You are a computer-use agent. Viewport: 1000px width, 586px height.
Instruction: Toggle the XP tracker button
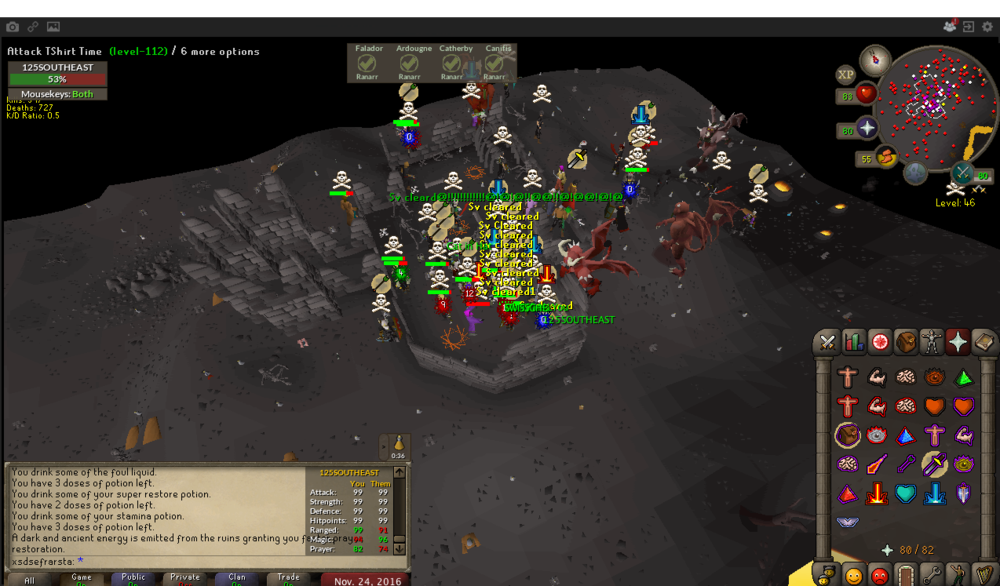point(846,73)
